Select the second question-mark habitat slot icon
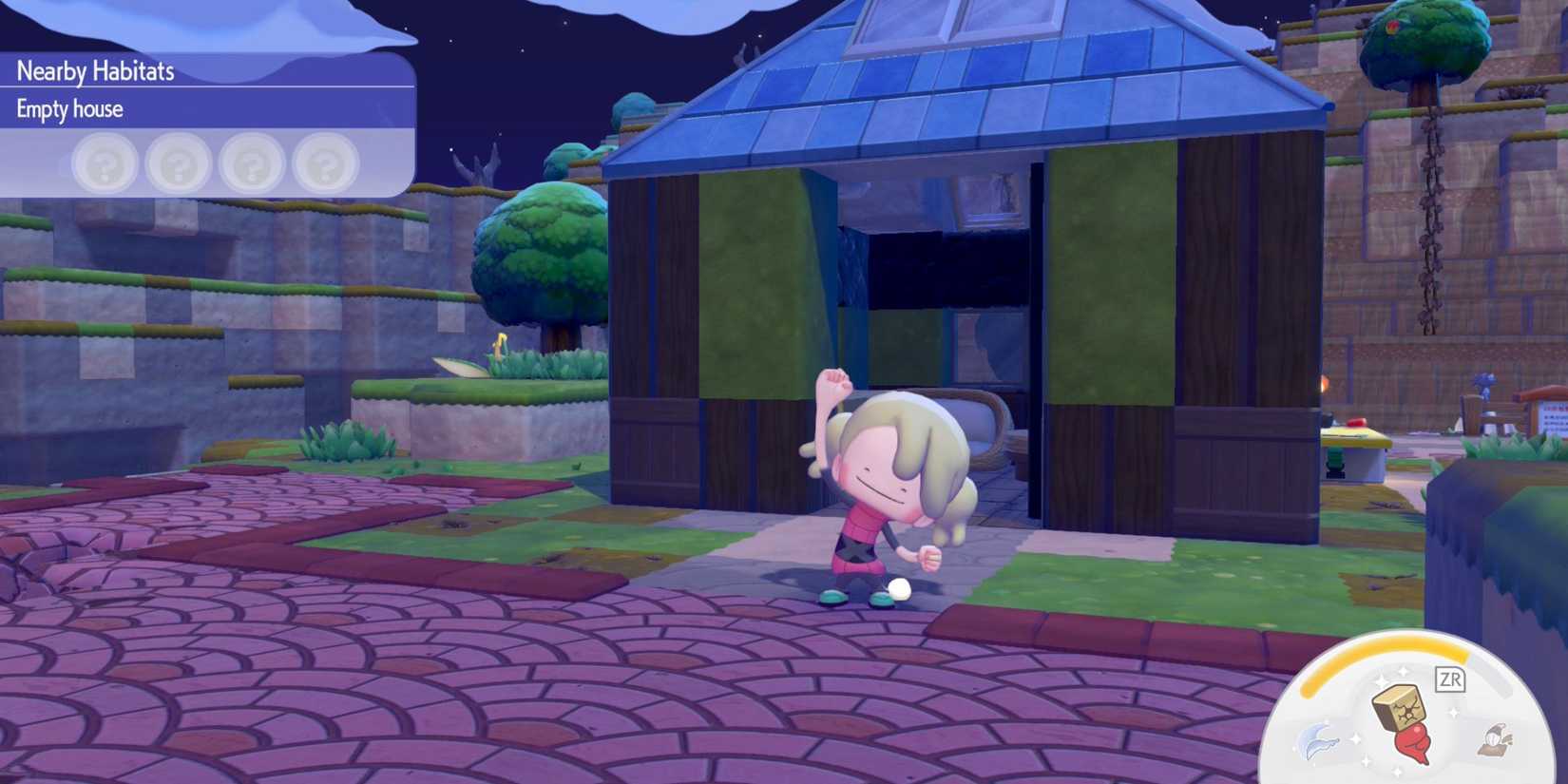Viewport: 1568px width, 784px height. click(x=178, y=163)
